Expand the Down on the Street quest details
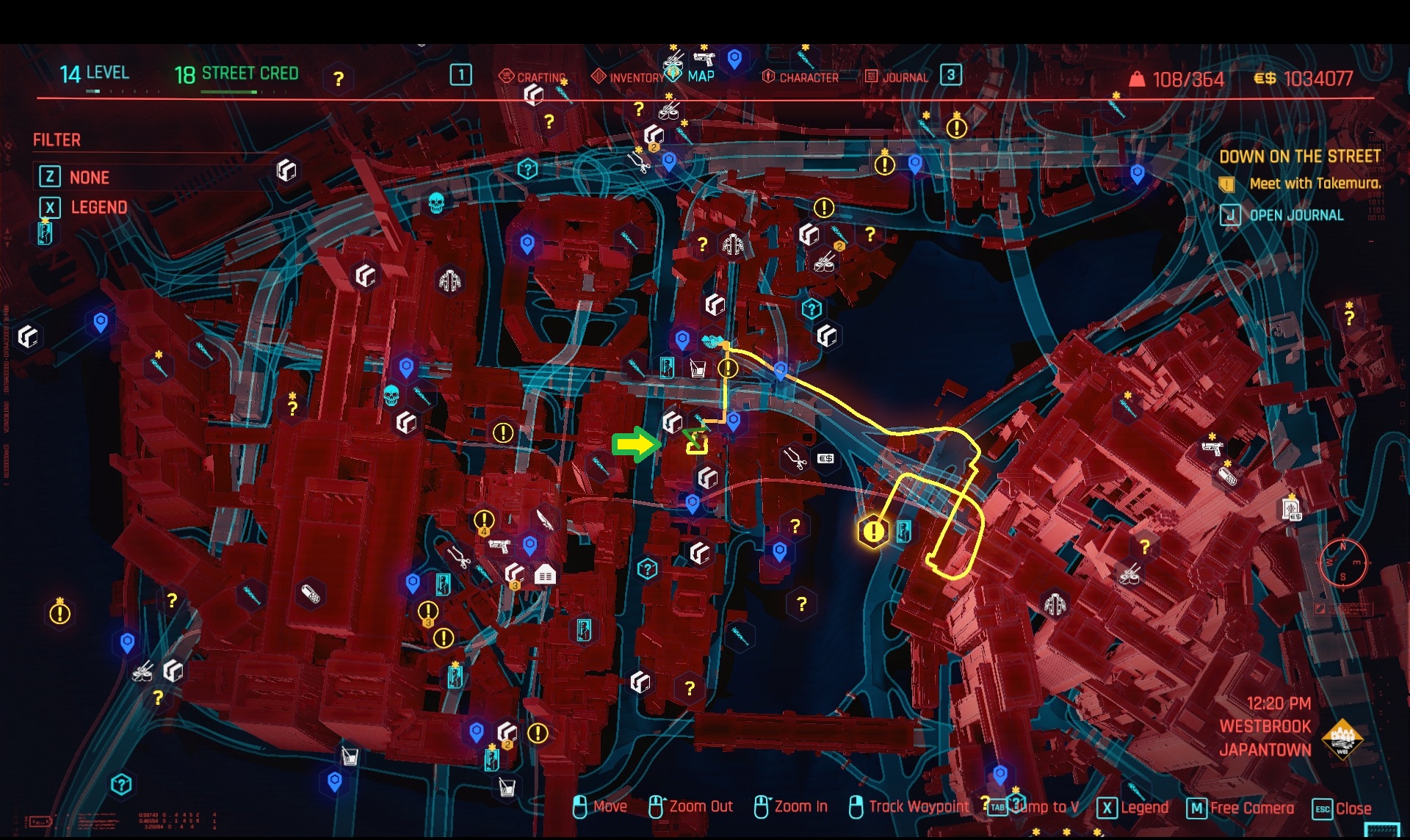Viewport: 1410px width, 840px height. [x=1301, y=156]
